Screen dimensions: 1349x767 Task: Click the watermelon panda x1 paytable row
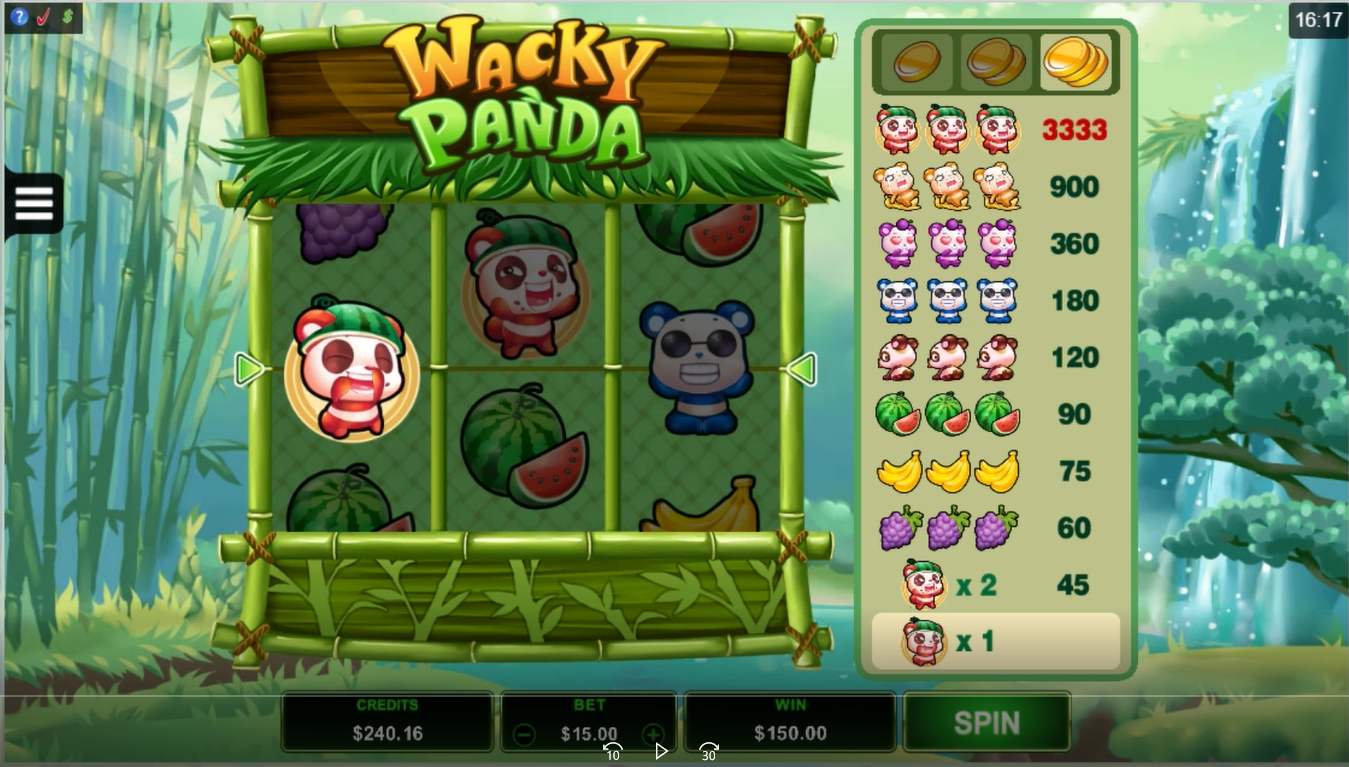pyautogui.click(x=995, y=641)
